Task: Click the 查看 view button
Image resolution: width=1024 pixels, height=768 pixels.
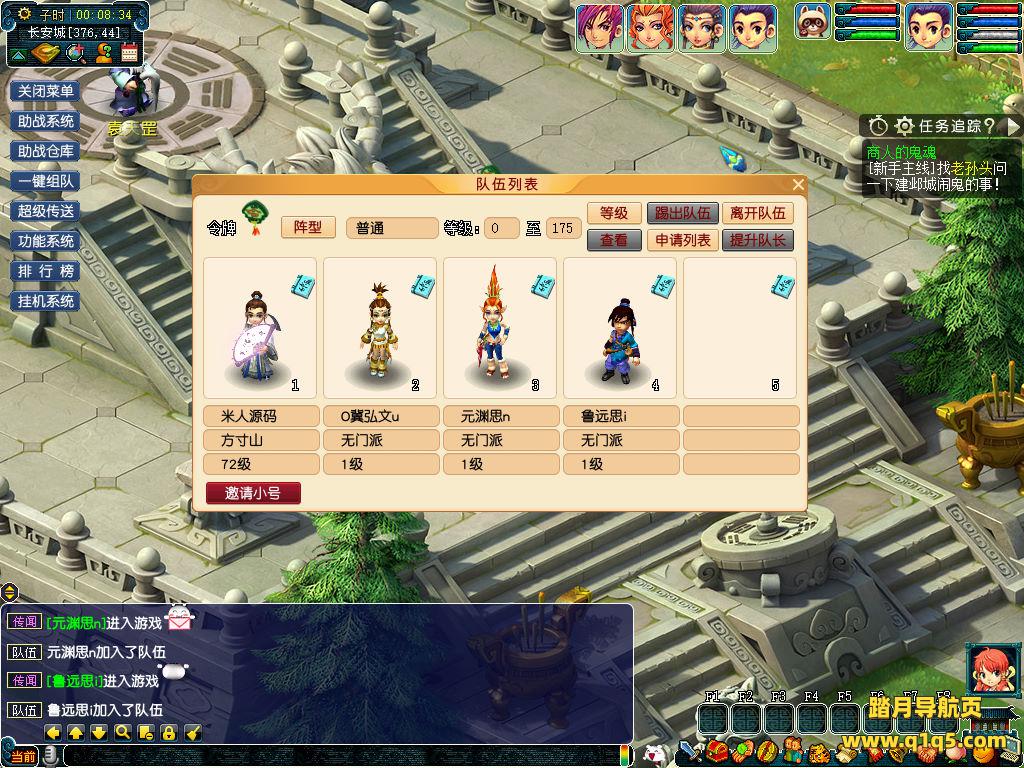Action: click(613, 240)
